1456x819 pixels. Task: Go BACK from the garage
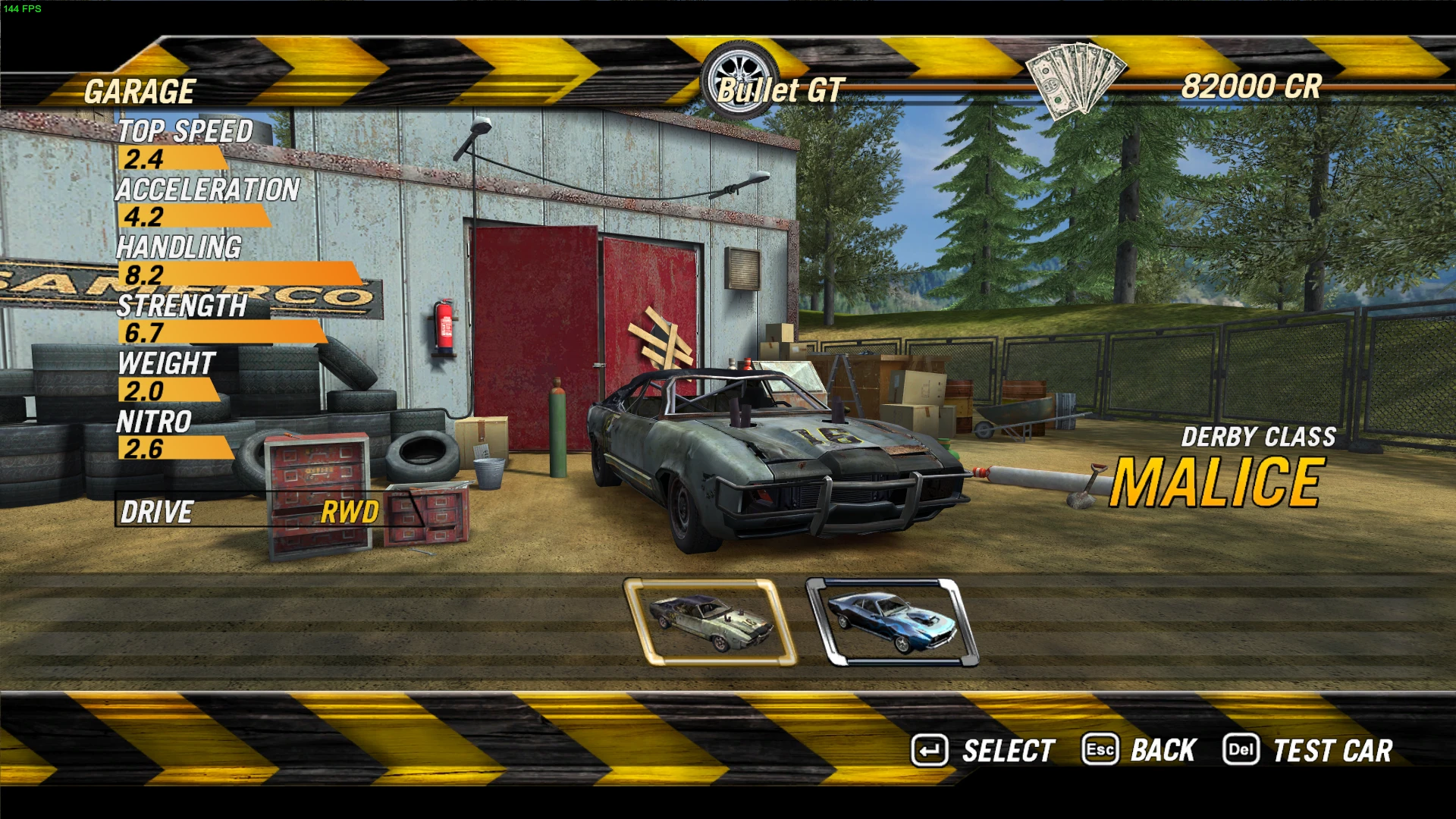1140,751
